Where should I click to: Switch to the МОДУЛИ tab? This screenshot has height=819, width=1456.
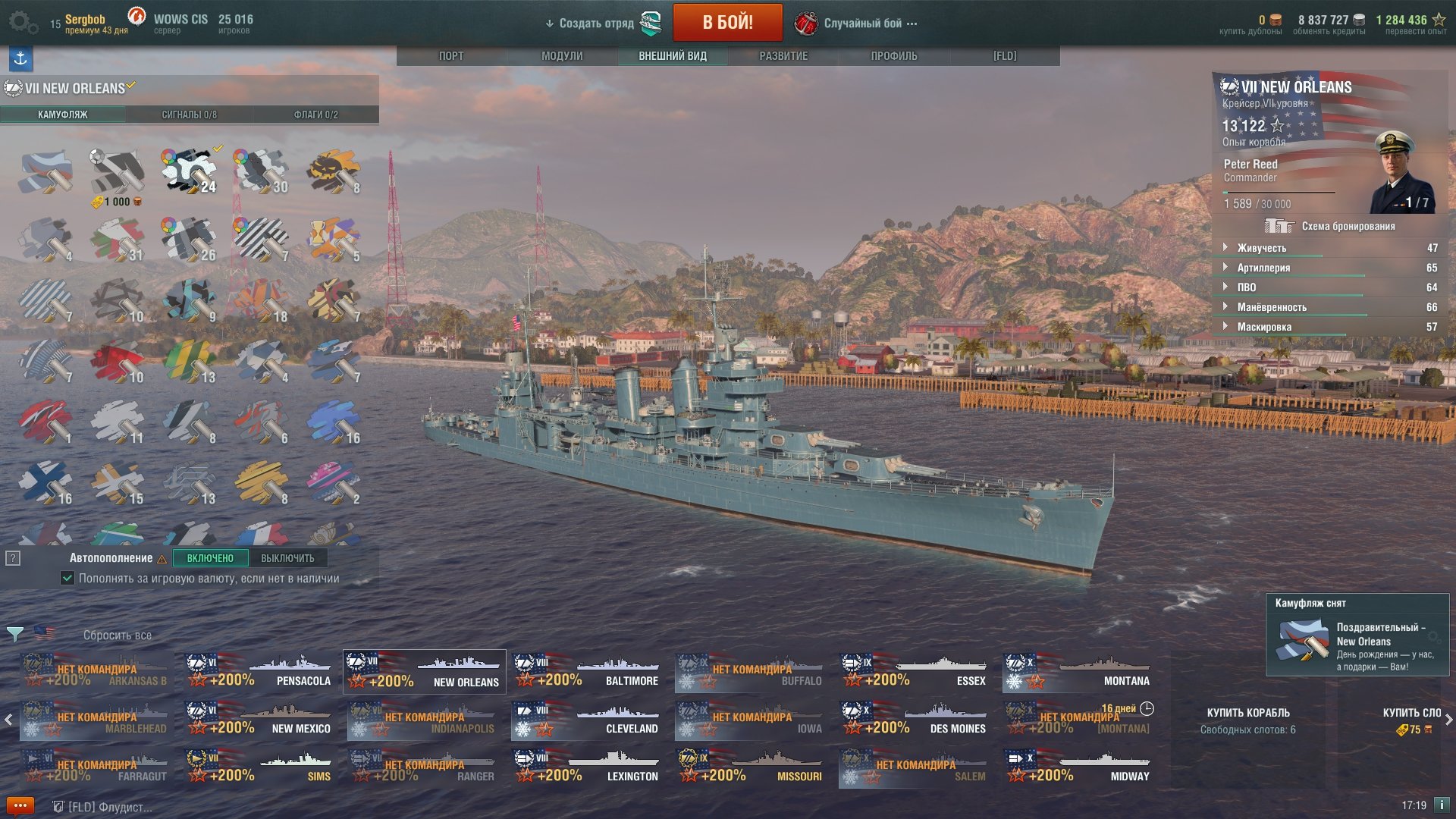click(562, 56)
